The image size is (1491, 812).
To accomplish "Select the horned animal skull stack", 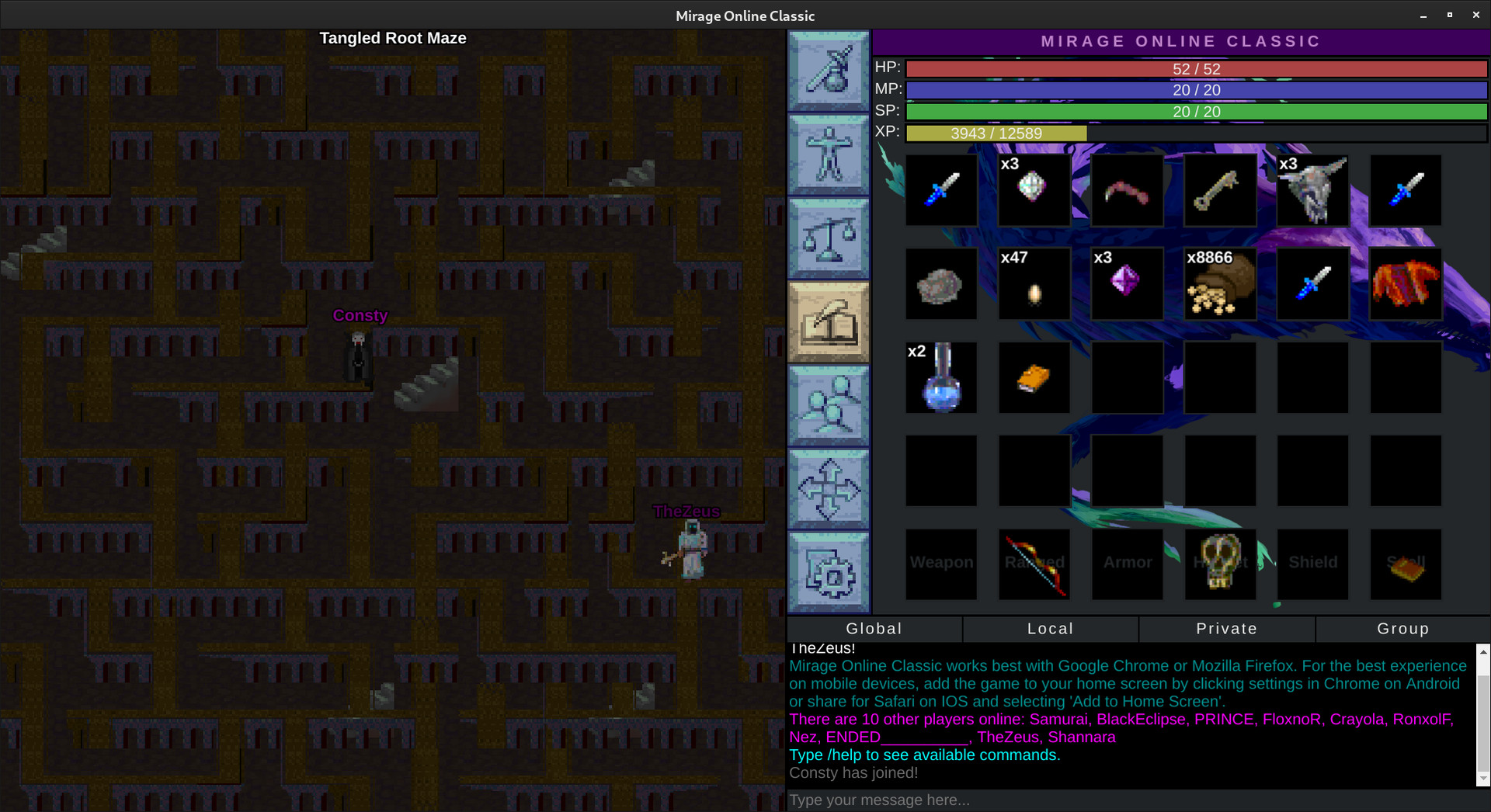I will pyautogui.click(x=1313, y=191).
